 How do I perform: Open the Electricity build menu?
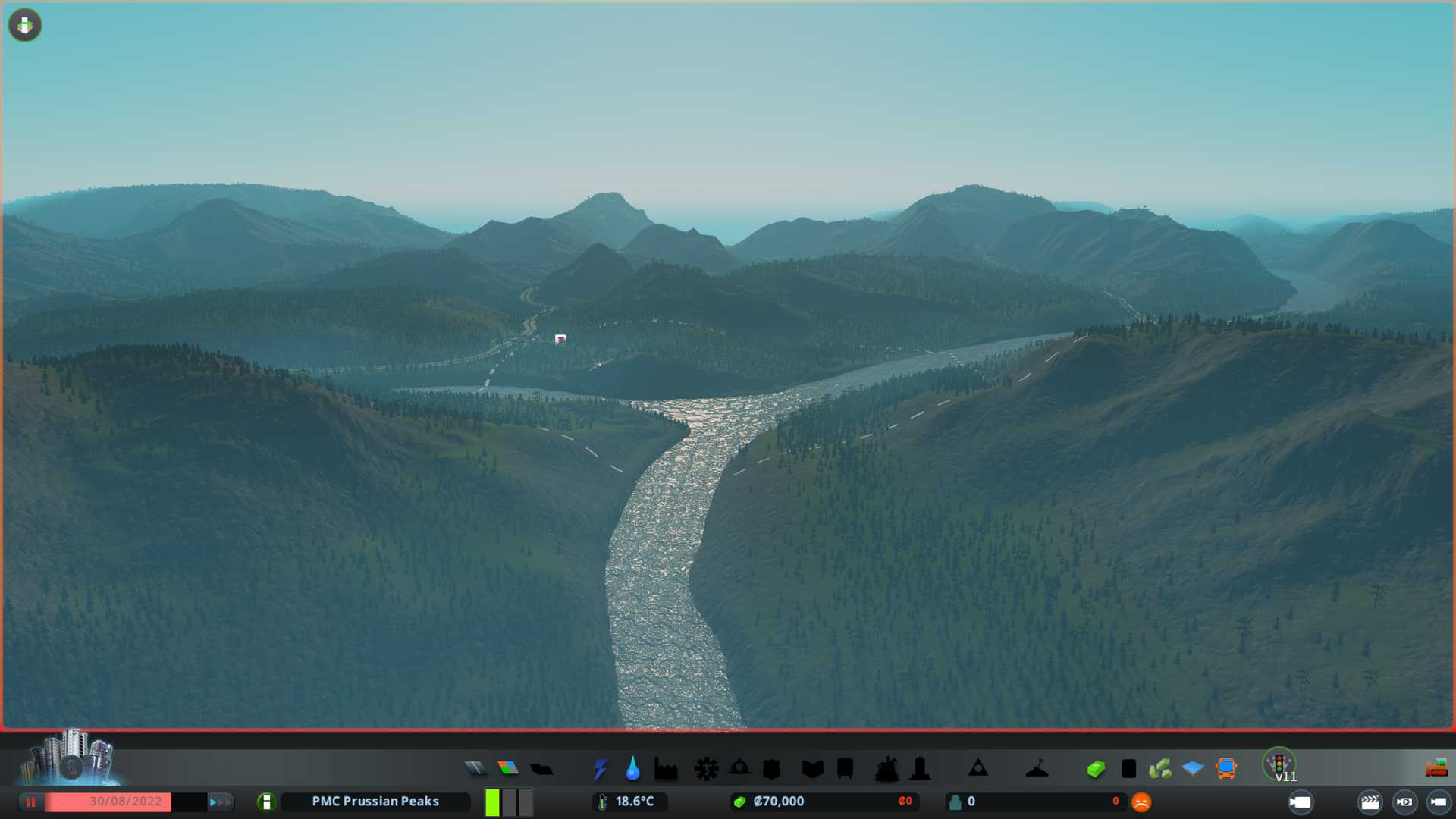click(x=600, y=769)
